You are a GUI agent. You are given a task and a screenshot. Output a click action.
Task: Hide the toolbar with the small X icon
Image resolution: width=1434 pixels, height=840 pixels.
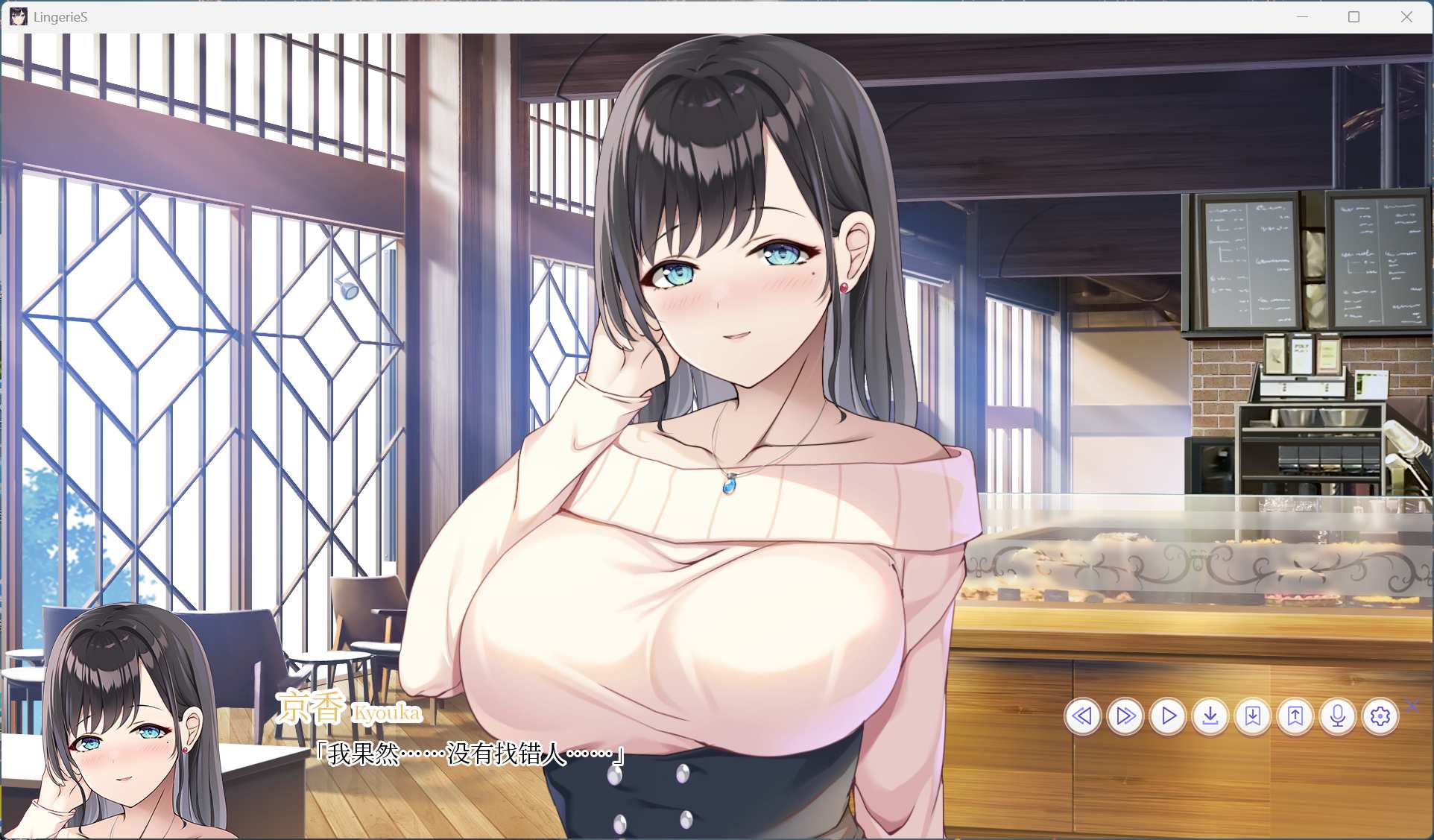[x=1412, y=707]
